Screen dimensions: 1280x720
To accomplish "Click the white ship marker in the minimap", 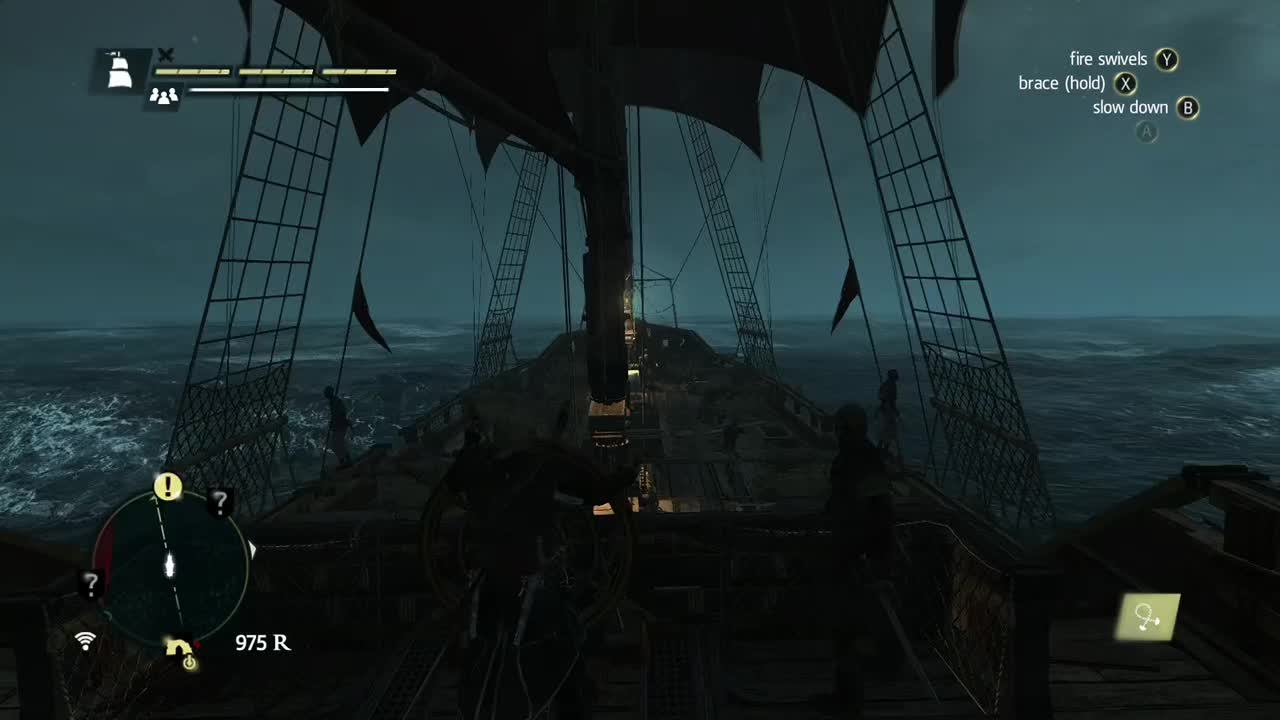I will pos(170,565).
